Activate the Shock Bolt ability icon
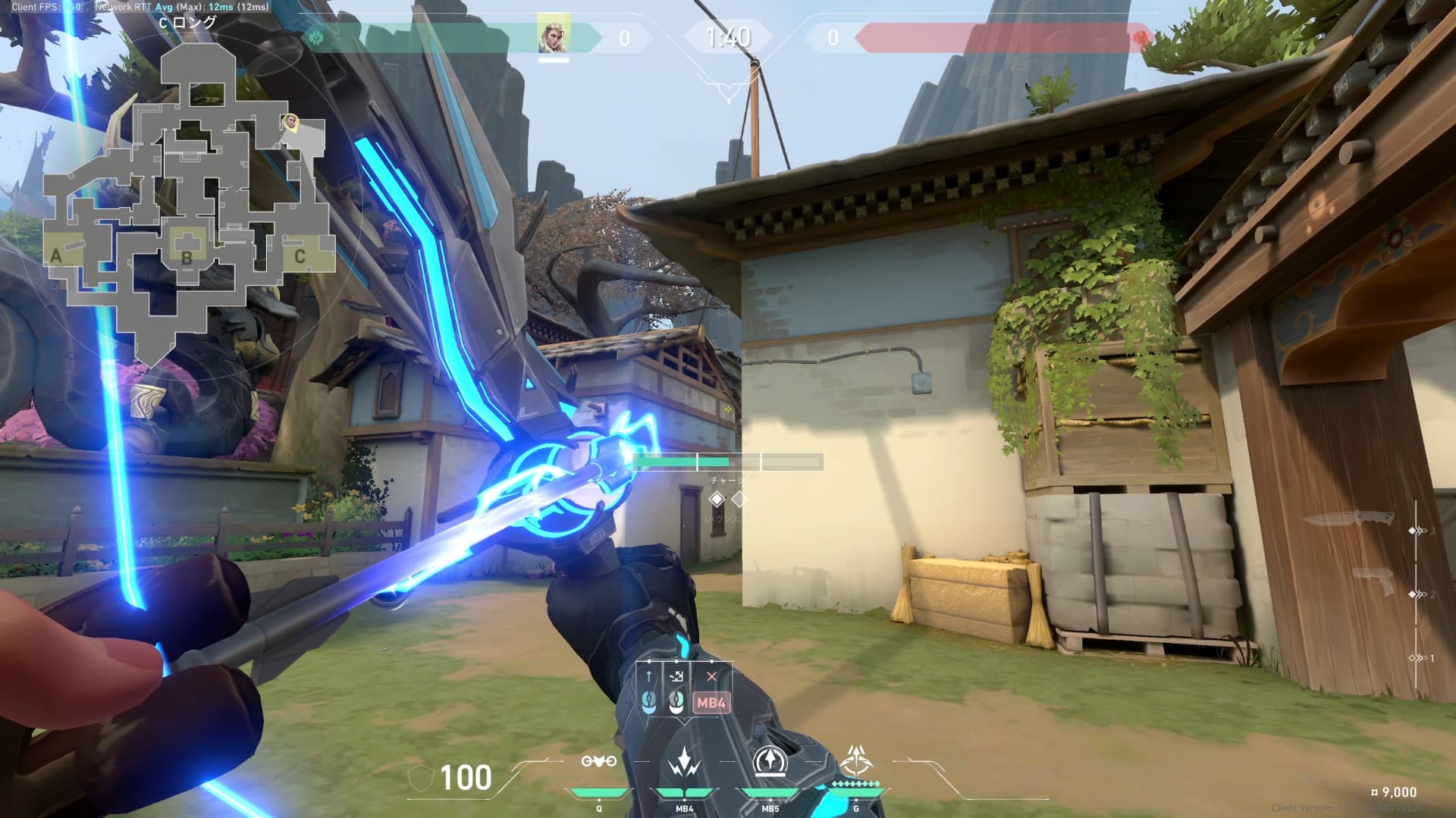1456x818 pixels. (x=684, y=762)
